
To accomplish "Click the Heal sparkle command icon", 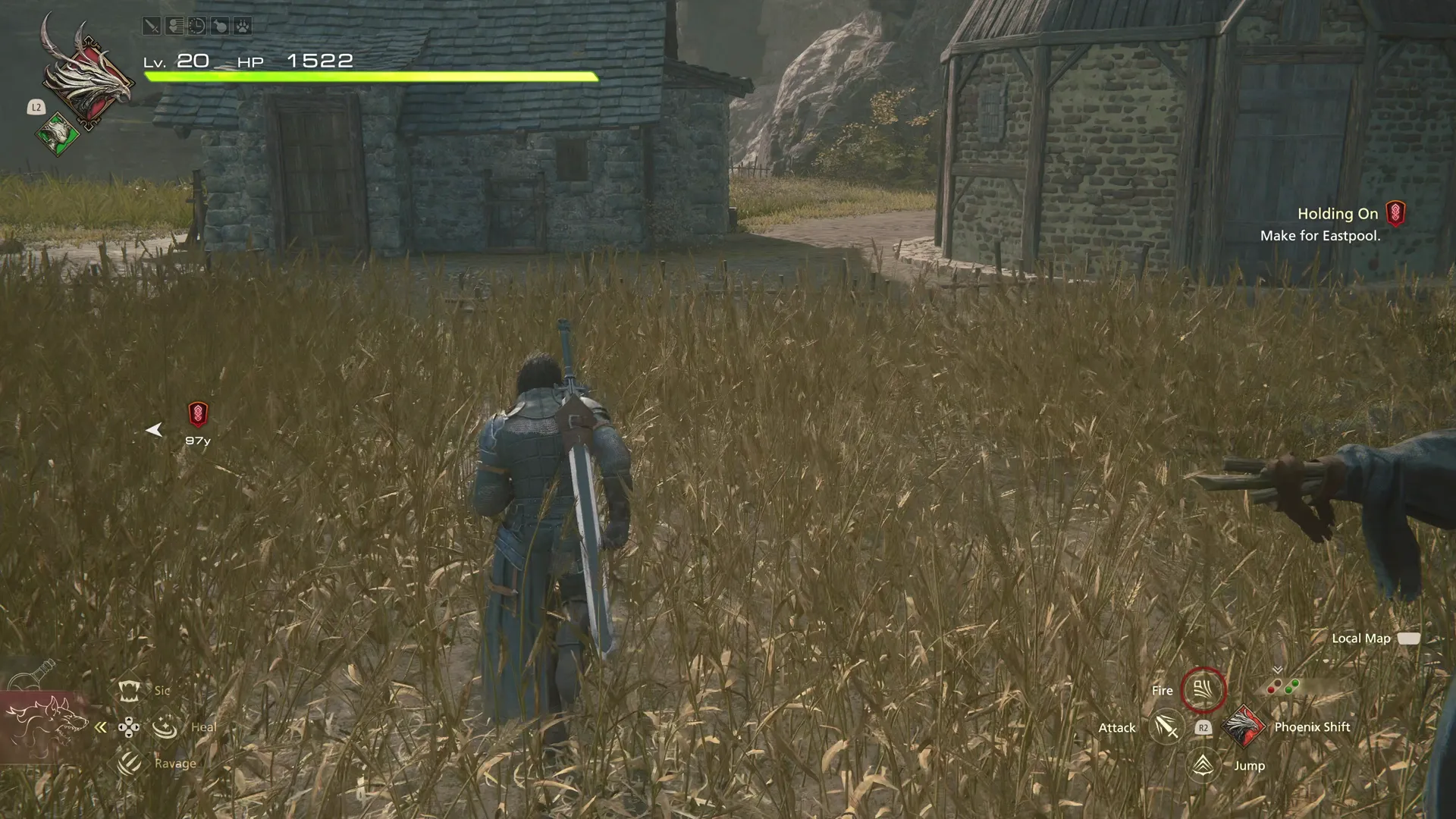I will [165, 728].
